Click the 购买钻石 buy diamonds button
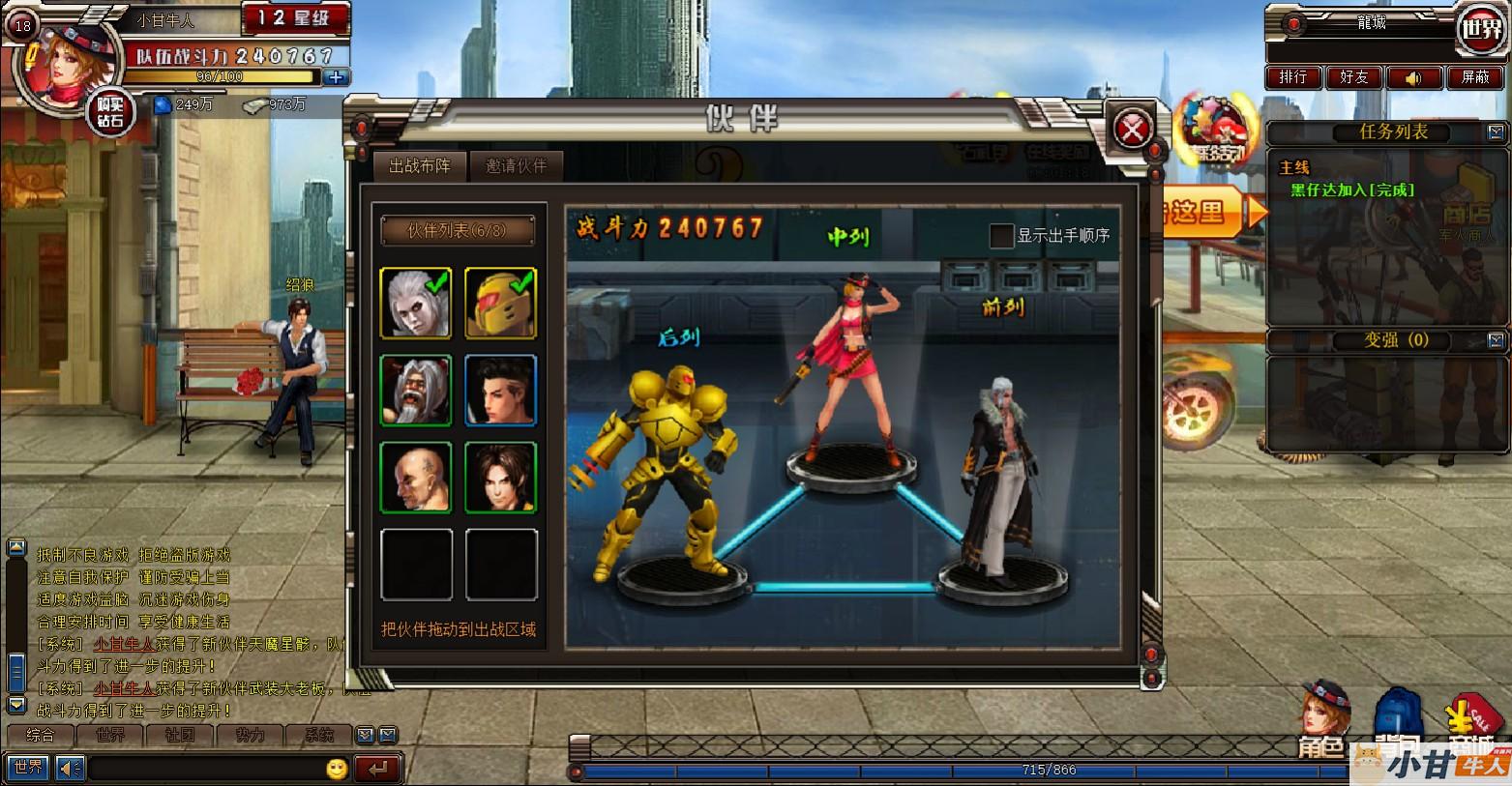Viewport: 1512px width, 786px height. click(x=110, y=113)
